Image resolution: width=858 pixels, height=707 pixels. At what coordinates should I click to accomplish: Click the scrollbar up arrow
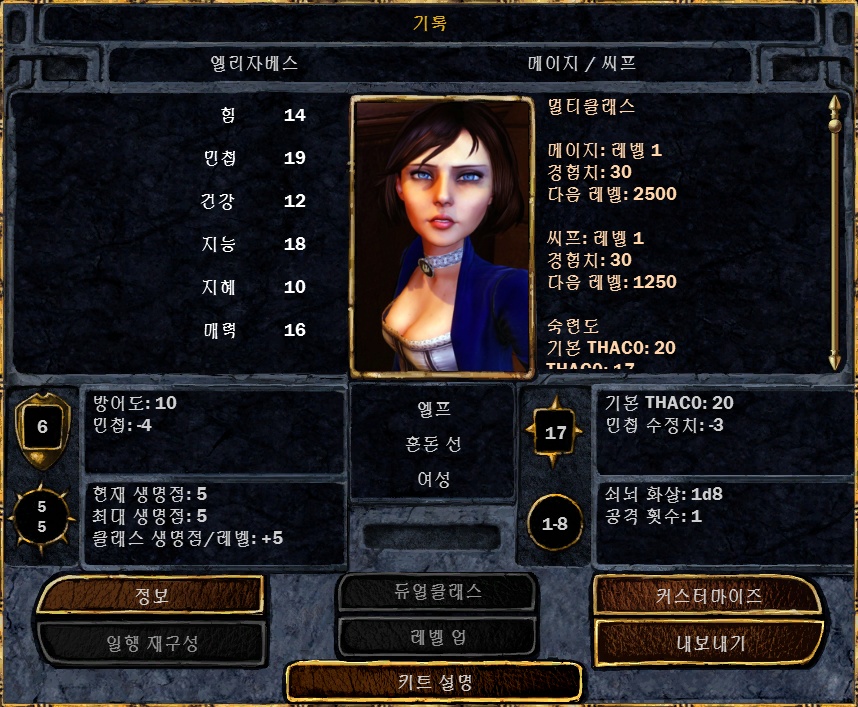tap(835, 103)
